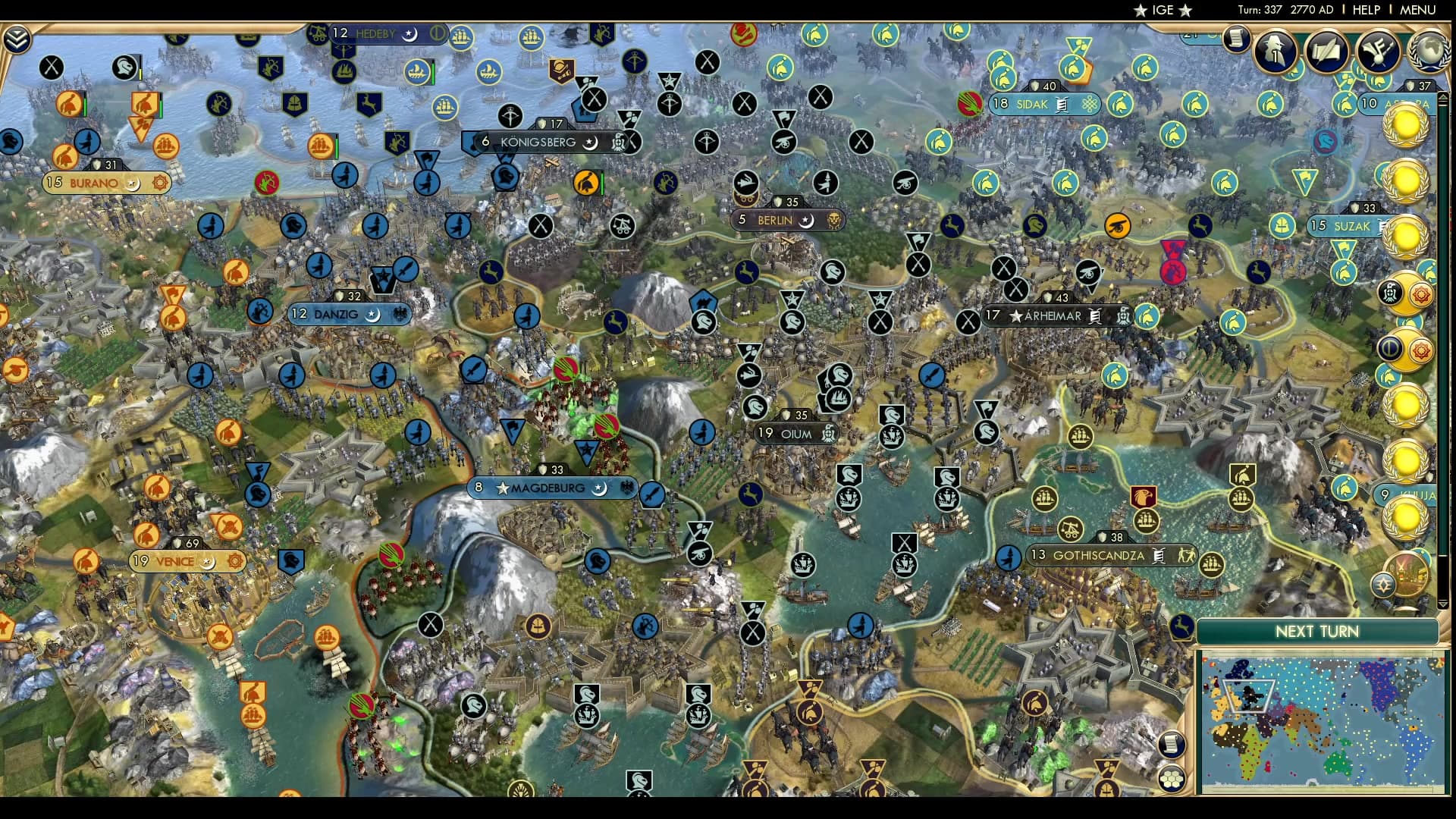The width and height of the screenshot is (1456, 819).
Task: Open the MENU
Action: click(x=1417, y=10)
